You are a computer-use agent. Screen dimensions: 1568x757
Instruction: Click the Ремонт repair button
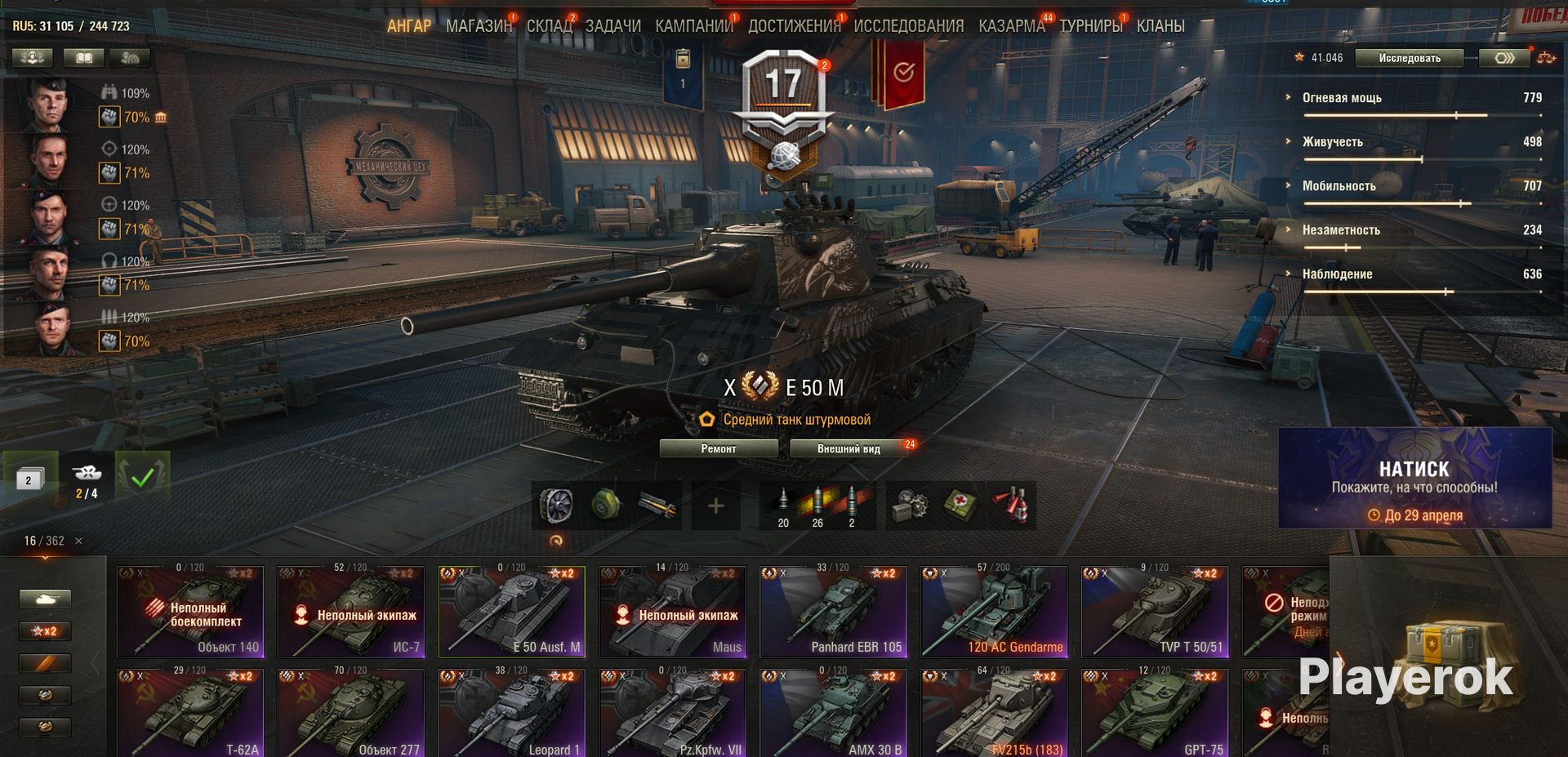(x=718, y=448)
